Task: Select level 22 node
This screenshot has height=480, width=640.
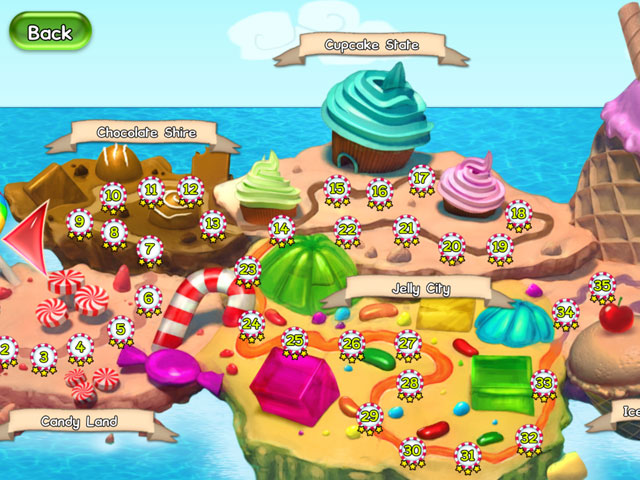Action: pyautogui.click(x=347, y=230)
